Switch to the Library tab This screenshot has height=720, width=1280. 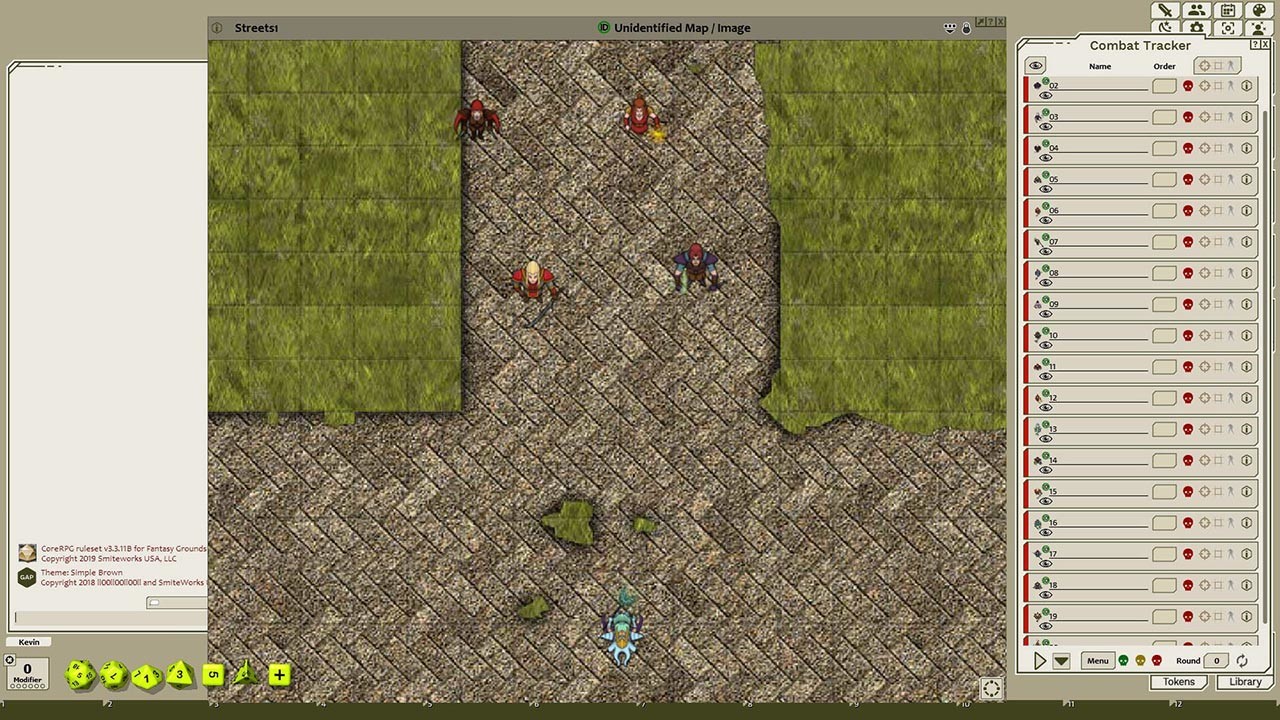[1244, 681]
